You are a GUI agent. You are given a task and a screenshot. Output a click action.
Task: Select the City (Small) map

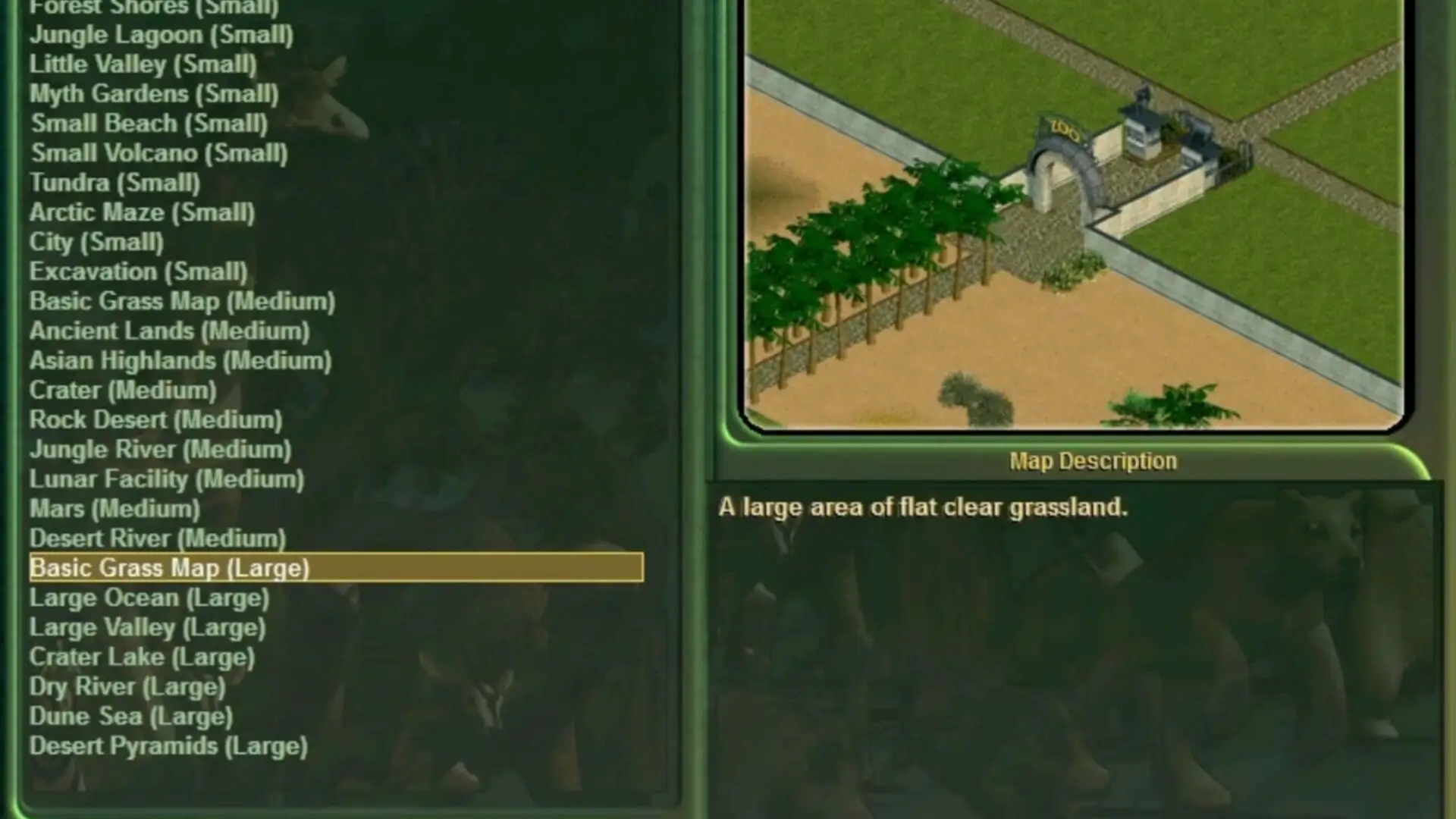(x=96, y=242)
